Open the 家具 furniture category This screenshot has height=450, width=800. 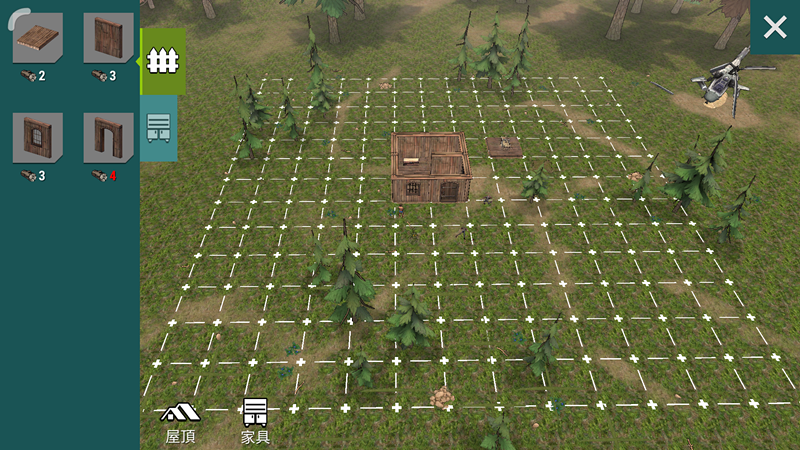(255, 422)
